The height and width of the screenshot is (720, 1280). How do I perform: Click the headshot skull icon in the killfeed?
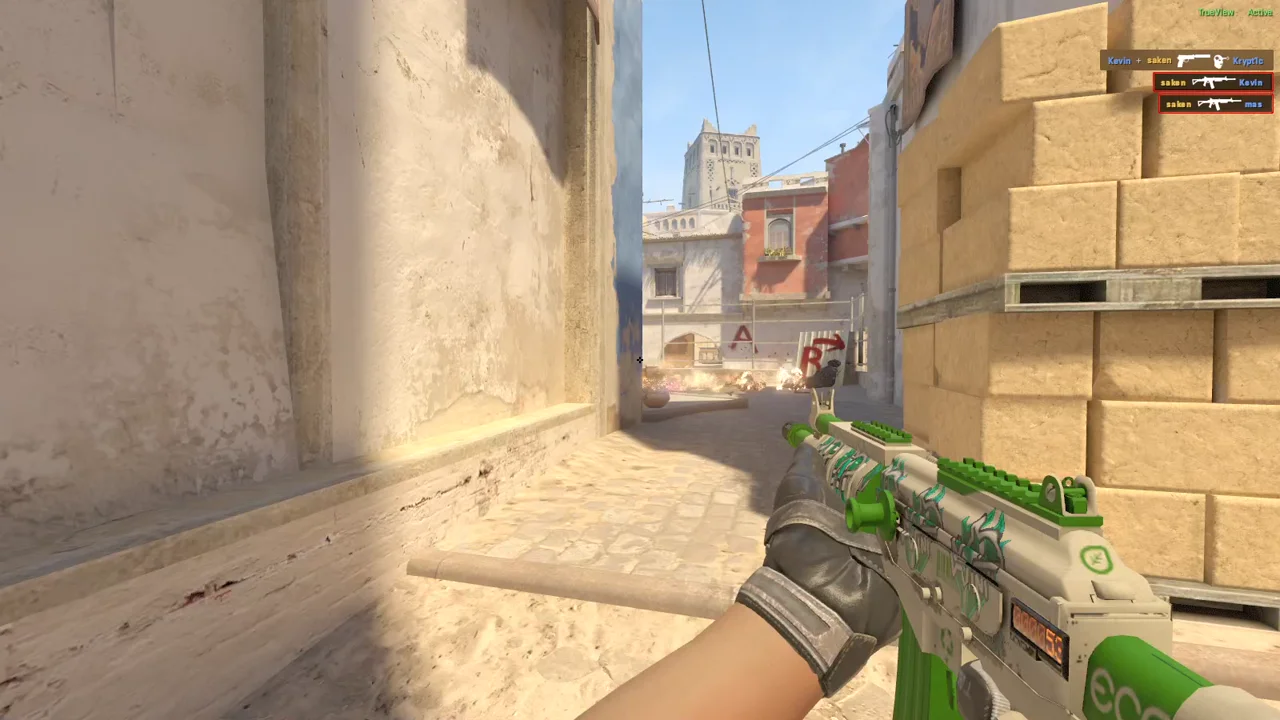1219,61
